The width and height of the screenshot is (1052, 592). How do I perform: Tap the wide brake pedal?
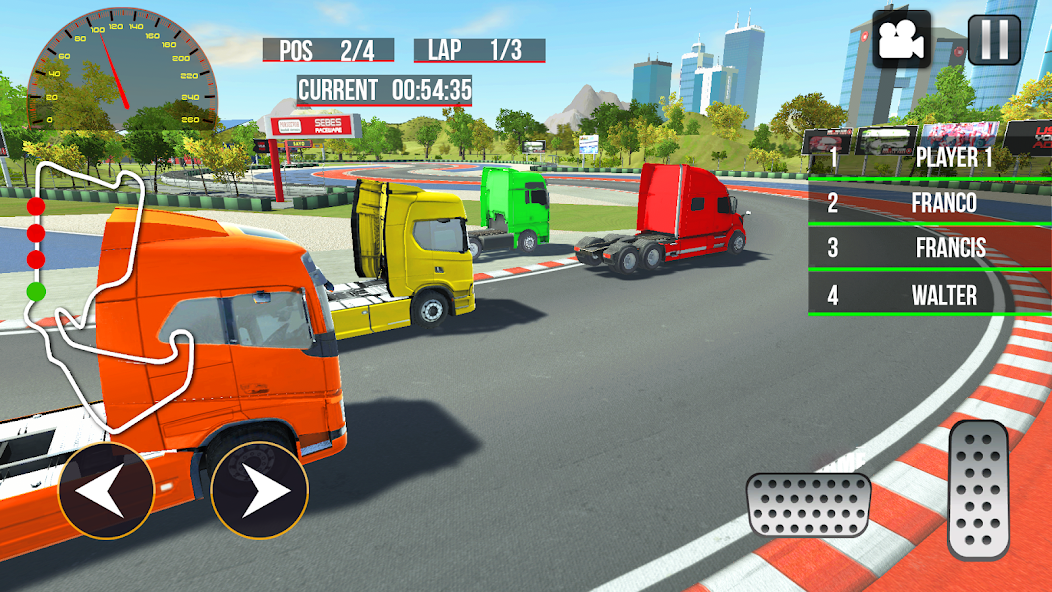click(x=808, y=504)
